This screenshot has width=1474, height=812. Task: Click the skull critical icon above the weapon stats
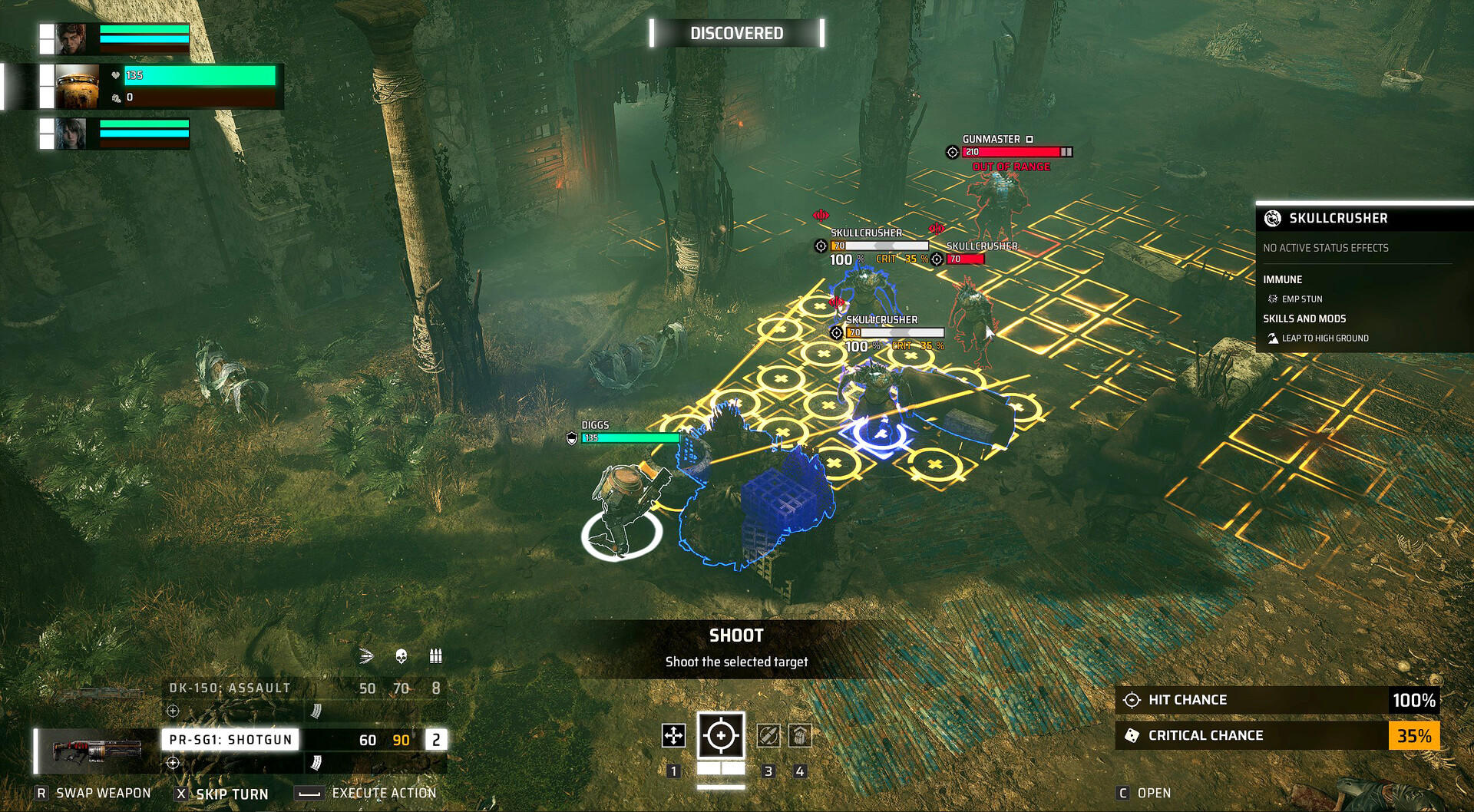click(x=400, y=656)
